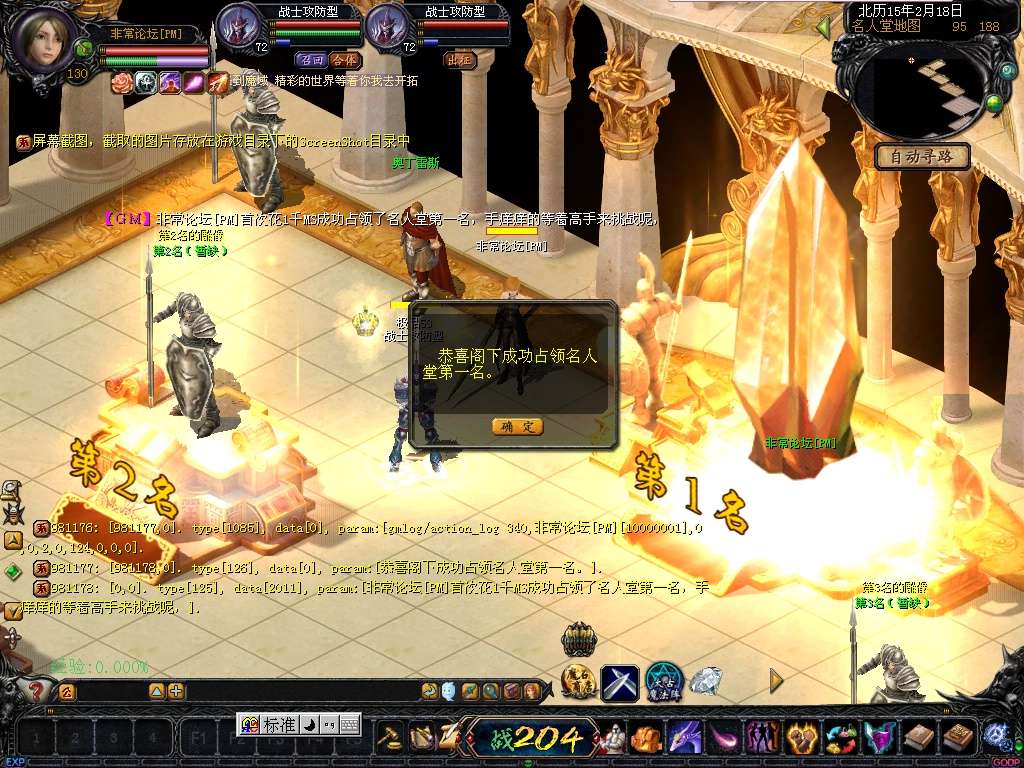Viewport: 1024px width, 768px height.
Task: Click the IME 标准 input mode button
Action: 278,725
